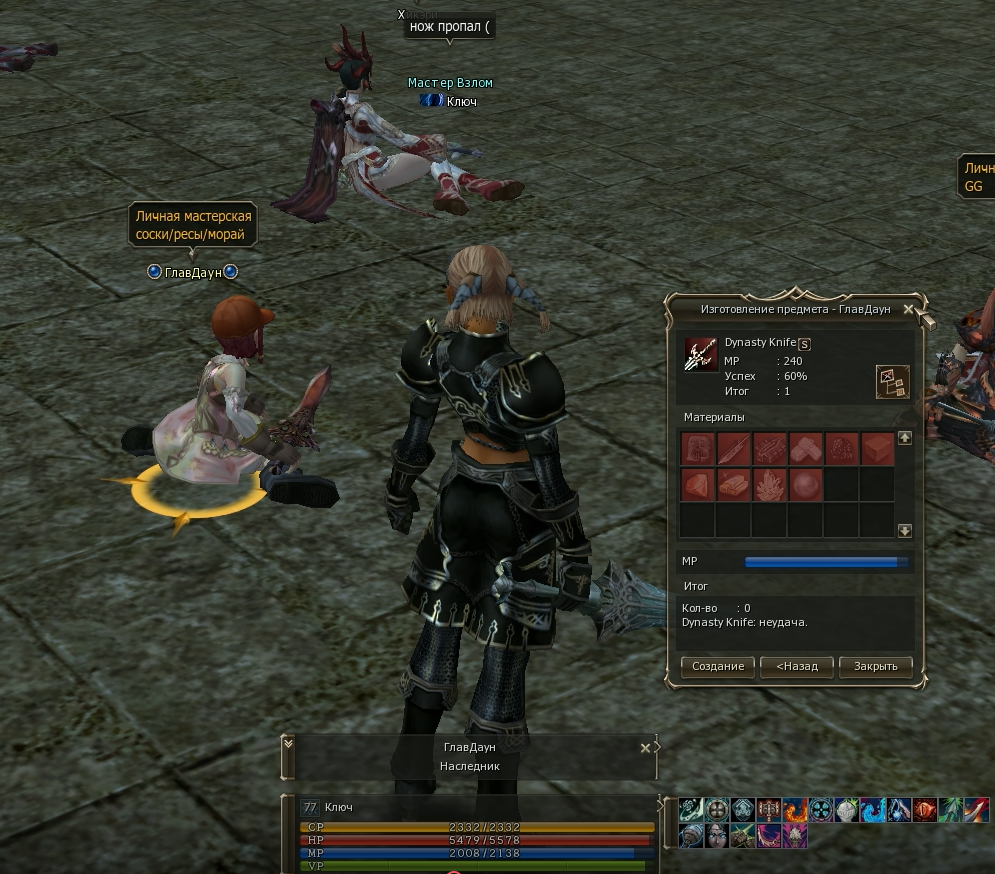995x874 pixels.
Task: Open the recipe tree diagram icon
Action: [891, 381]
